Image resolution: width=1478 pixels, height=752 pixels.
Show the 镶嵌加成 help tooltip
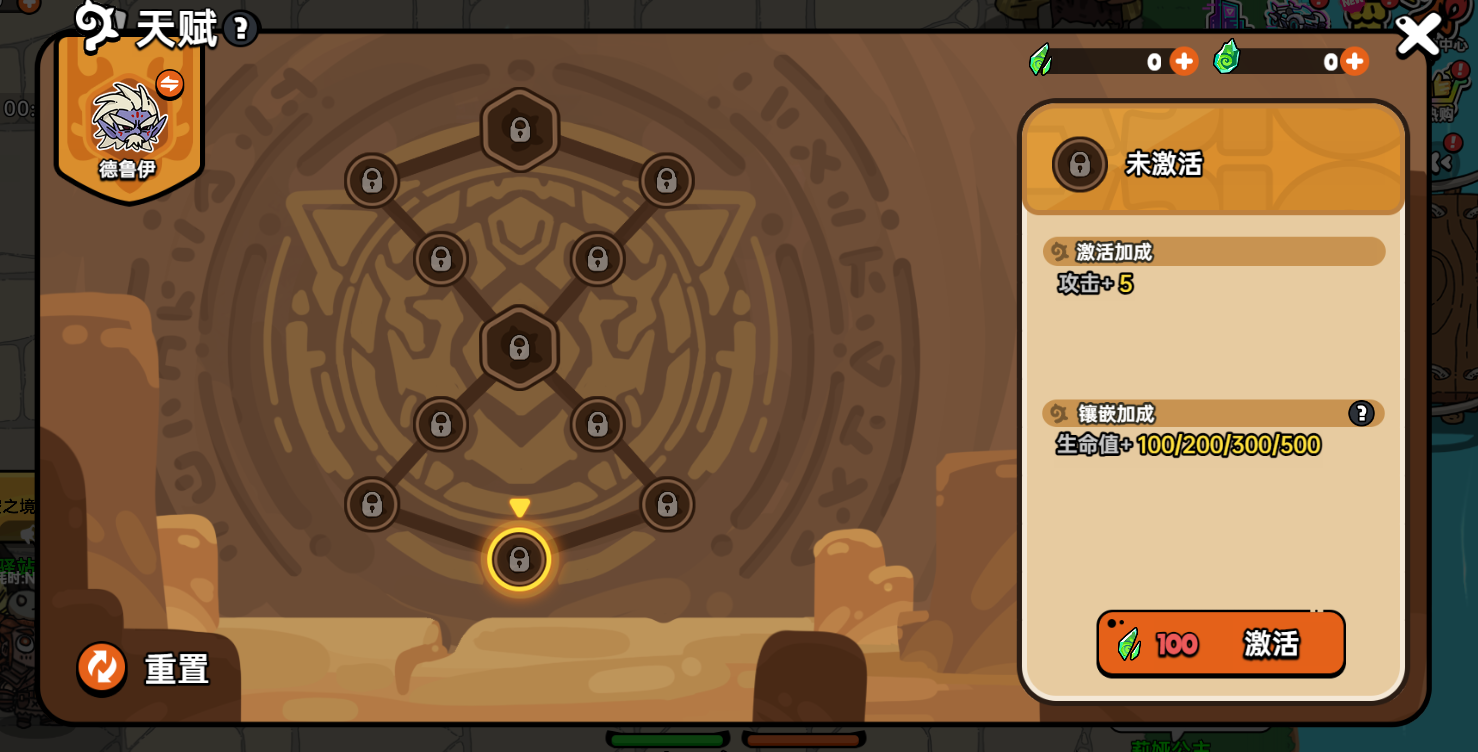pyautogui.click(x=1360, y=413)
